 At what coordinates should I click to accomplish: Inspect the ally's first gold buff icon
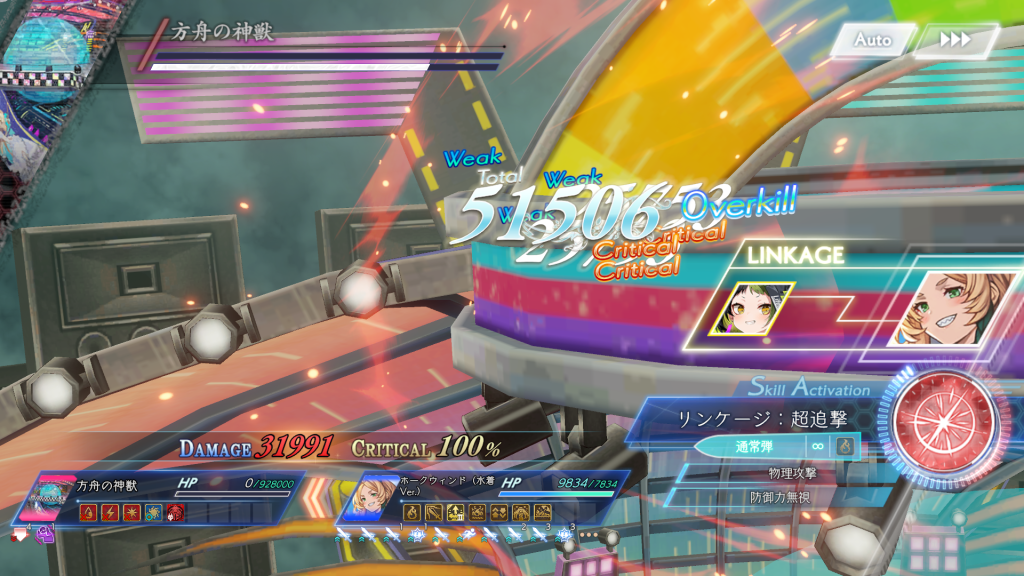click(x=410, y=513)
